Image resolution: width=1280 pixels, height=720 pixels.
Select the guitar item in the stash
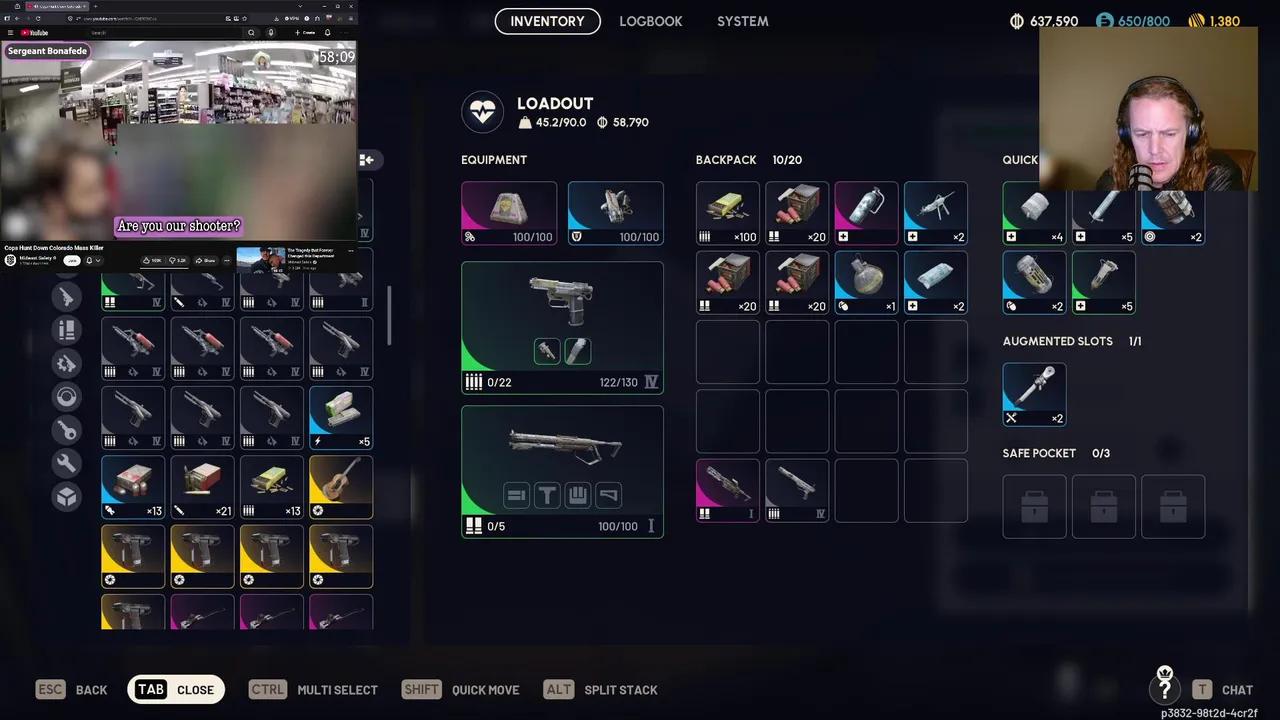pyautogui.click(x=341, y=487)
